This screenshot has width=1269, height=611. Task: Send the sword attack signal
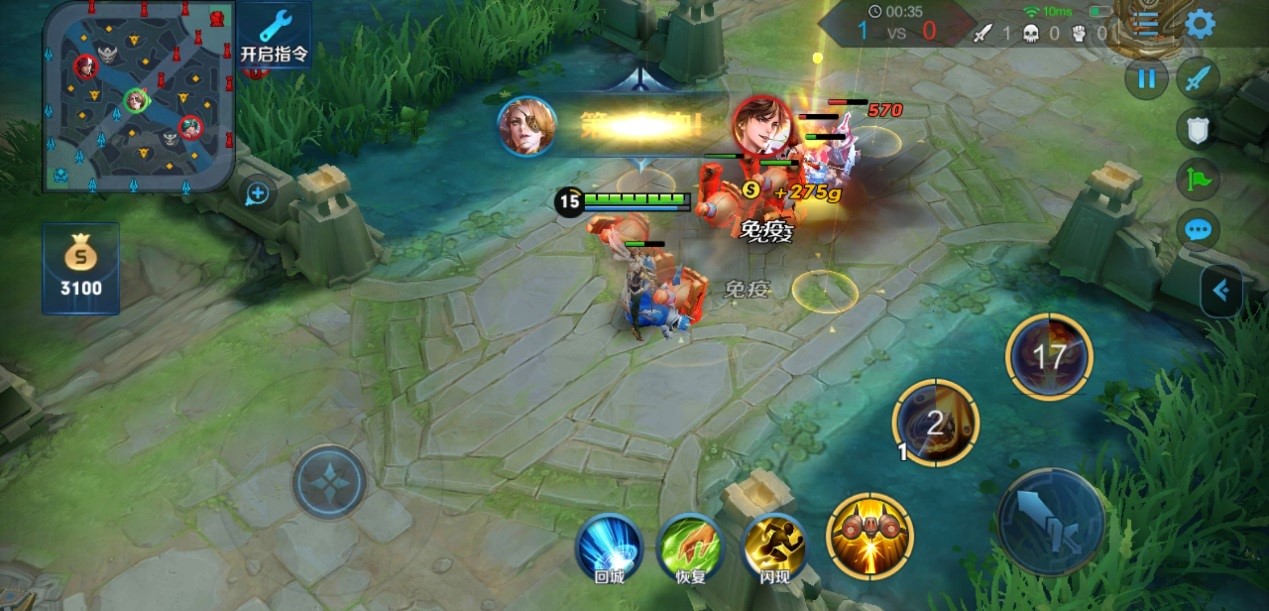(x=1198, y=78)
